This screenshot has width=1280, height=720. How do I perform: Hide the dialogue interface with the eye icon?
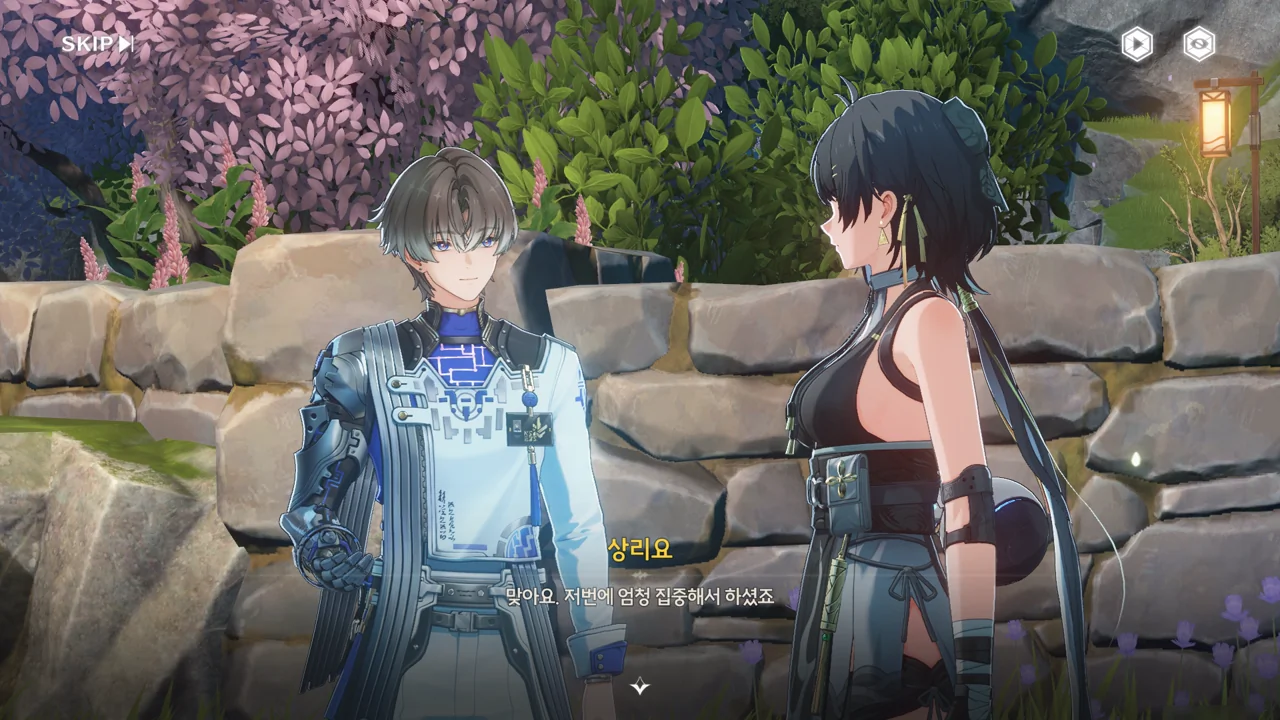coord(1199,44)
